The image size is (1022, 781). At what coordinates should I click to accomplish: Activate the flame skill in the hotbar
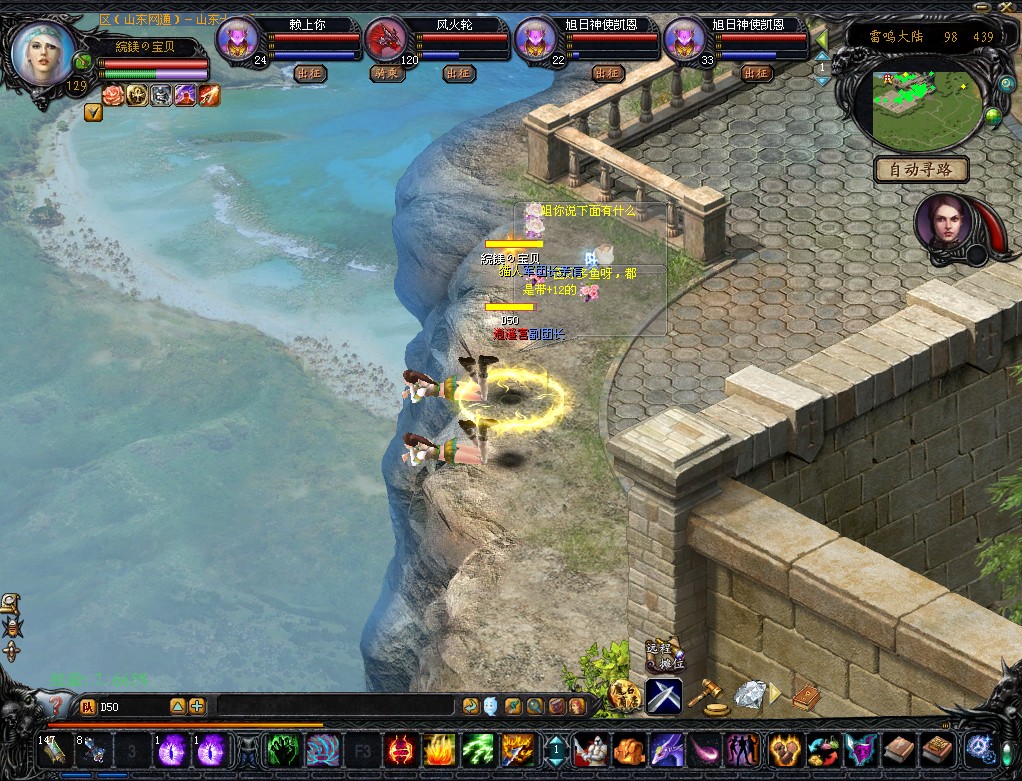point(439,749)
